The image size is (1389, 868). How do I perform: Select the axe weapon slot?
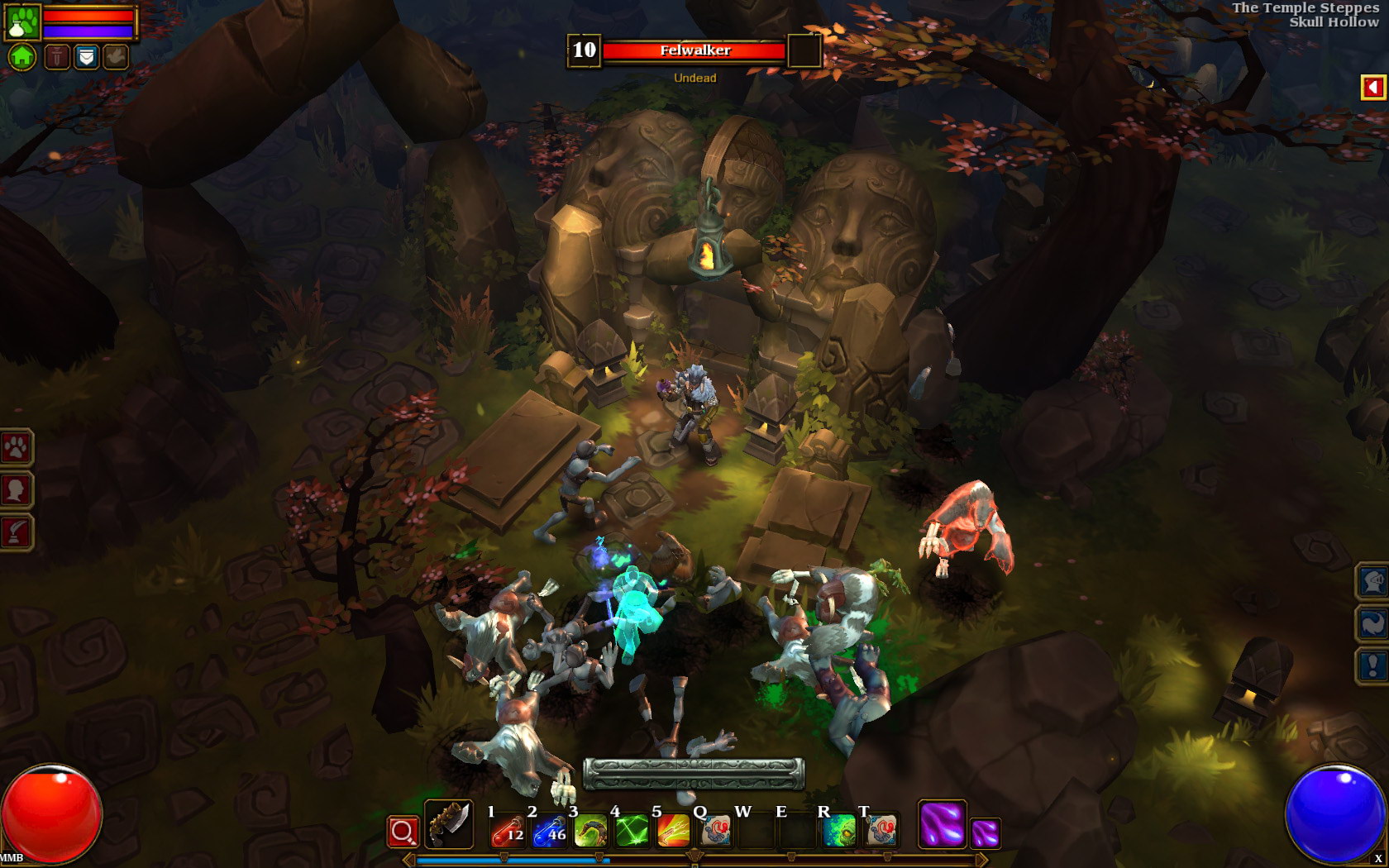pos(448,824)
